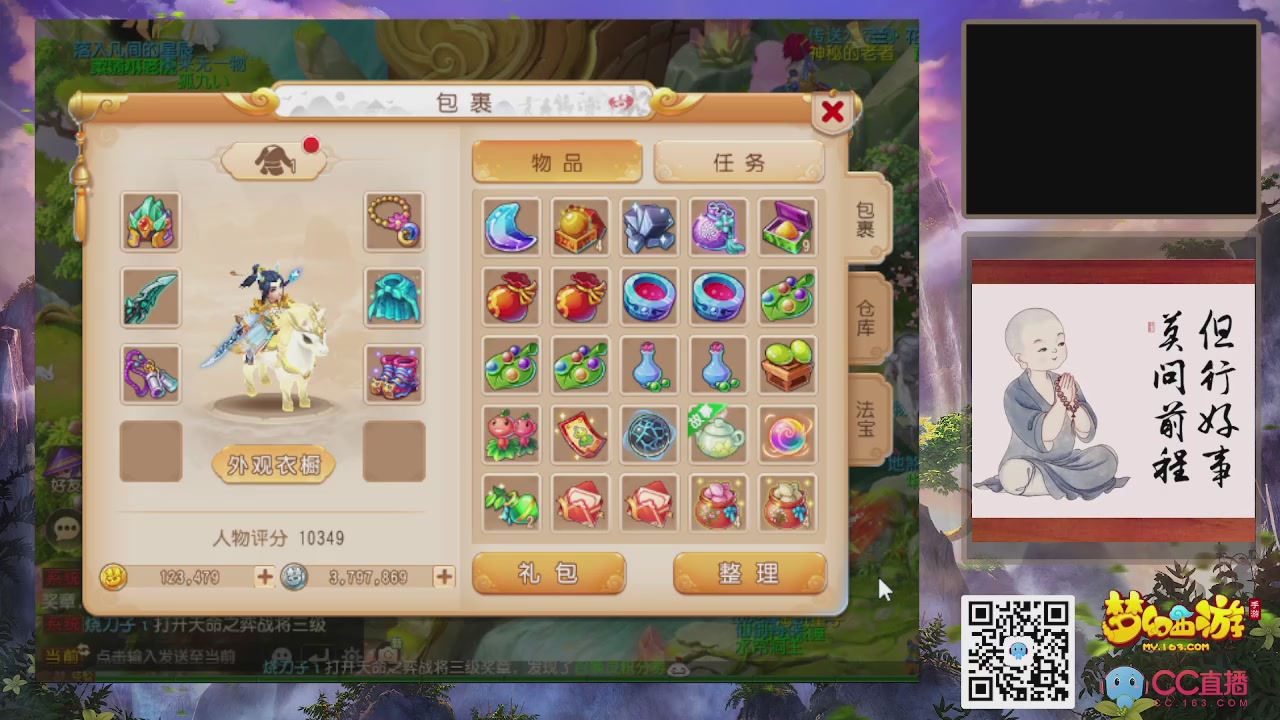Open the emoji picker in the chat bar
Screen dimensions: 1280x720
[x=281, y=654]
